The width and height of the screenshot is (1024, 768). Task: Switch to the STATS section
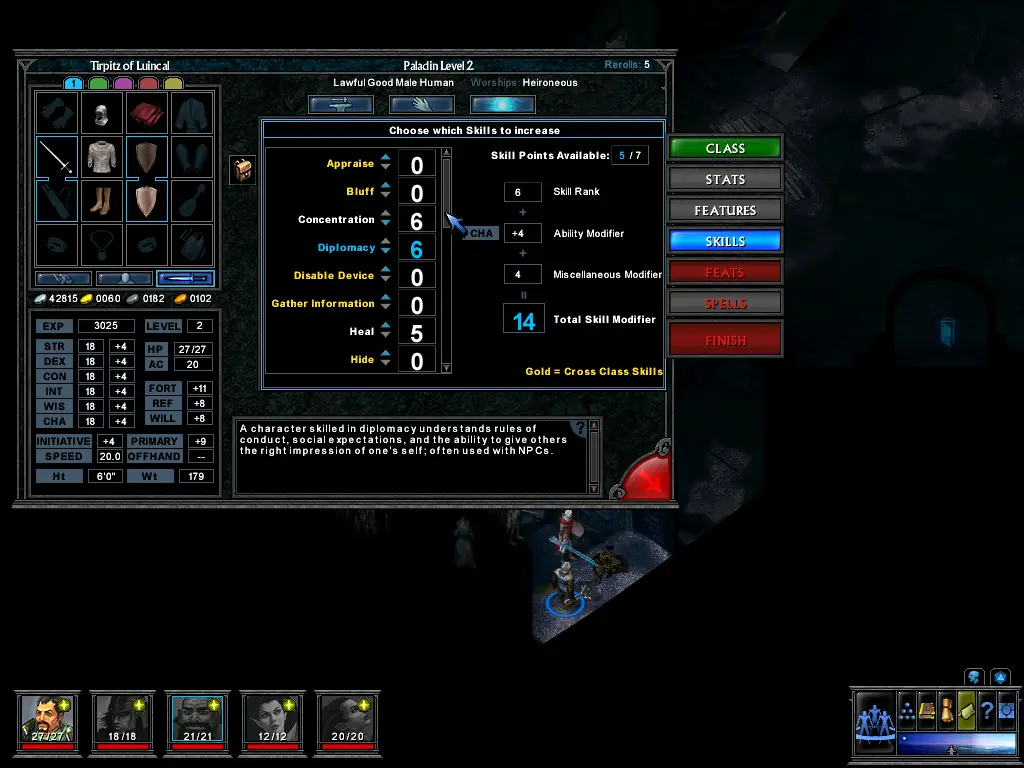725,179
